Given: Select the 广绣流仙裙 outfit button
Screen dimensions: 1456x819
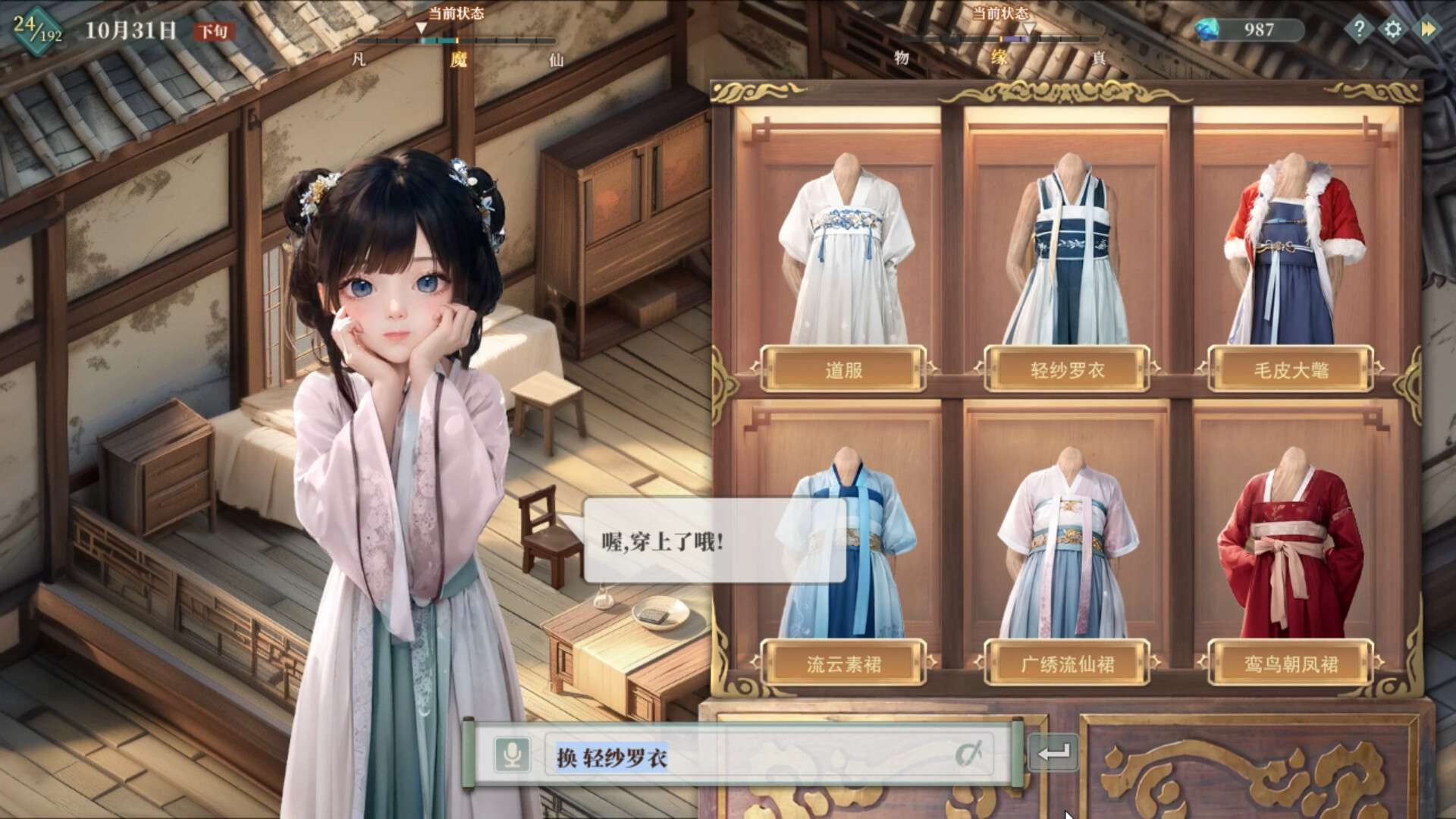Looking at the screenshot, I should coord(1067,664).
